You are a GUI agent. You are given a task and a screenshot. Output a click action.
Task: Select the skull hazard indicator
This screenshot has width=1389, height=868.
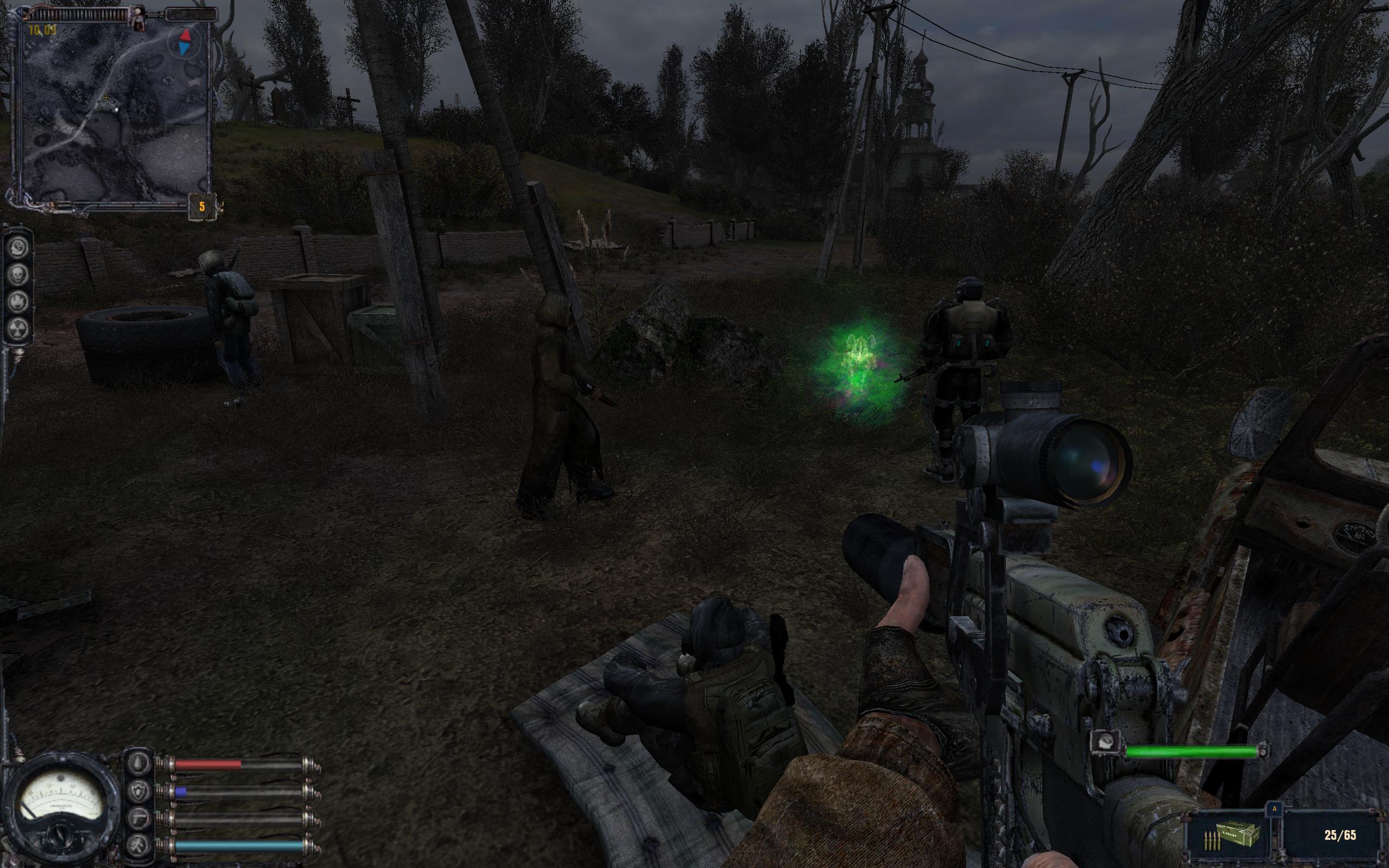click(18, 275)
